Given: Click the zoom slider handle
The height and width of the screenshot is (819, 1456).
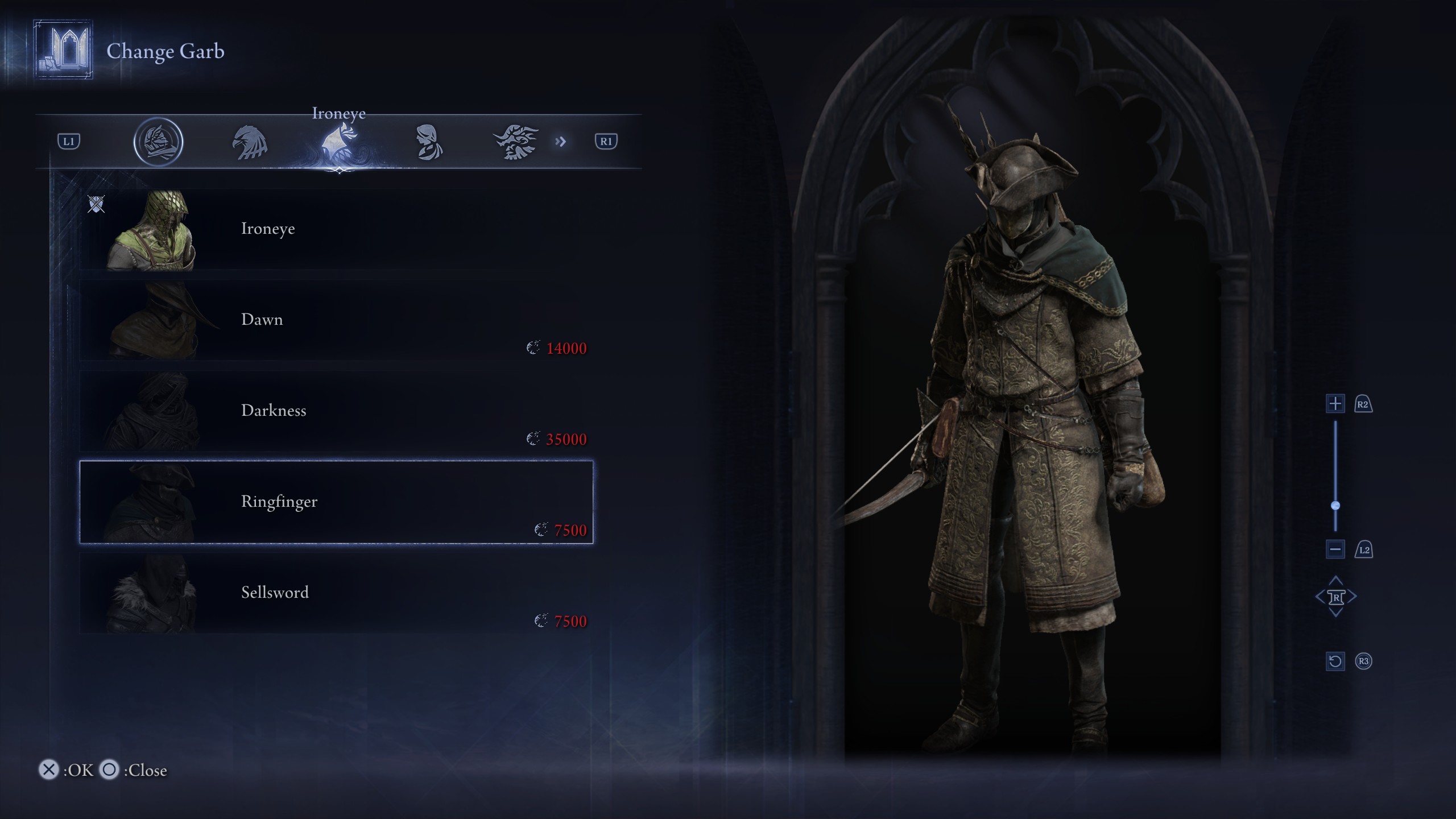Looking at the screenshot, I should [x=1335, y=506].
